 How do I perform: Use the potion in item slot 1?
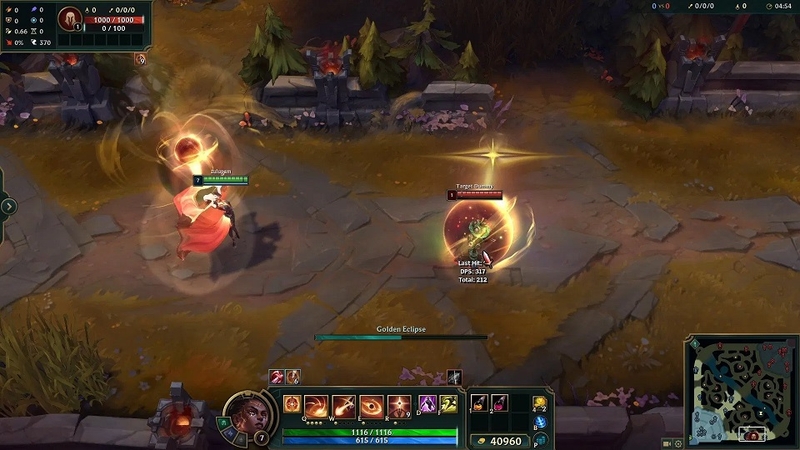pos(481,402)
